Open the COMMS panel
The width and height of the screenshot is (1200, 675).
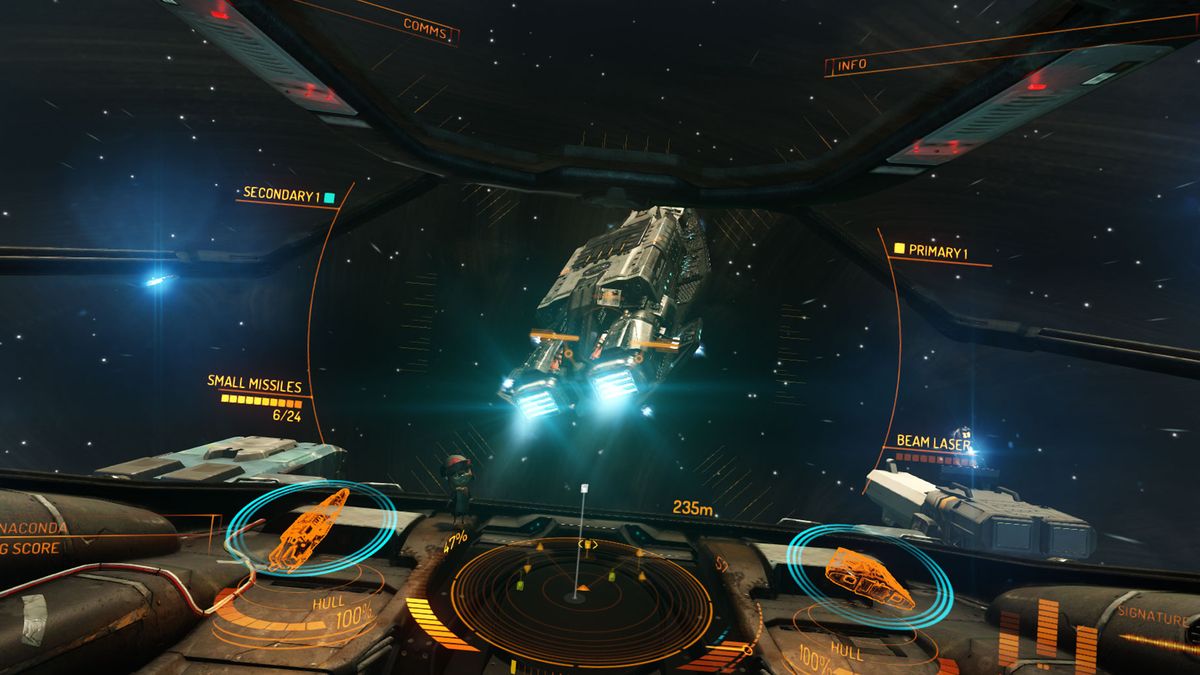click(425, 23)
